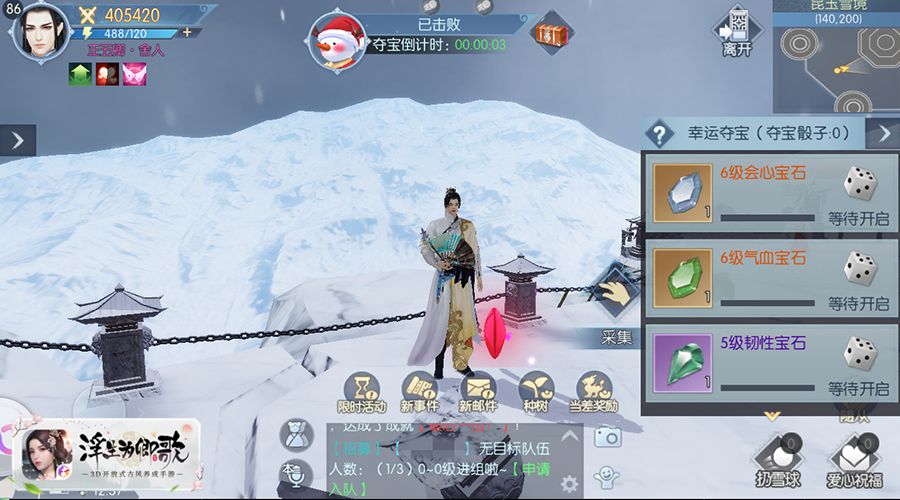Open the camera screenshot button
This screenshot has height=500, width=900.
tap(607, 436)
